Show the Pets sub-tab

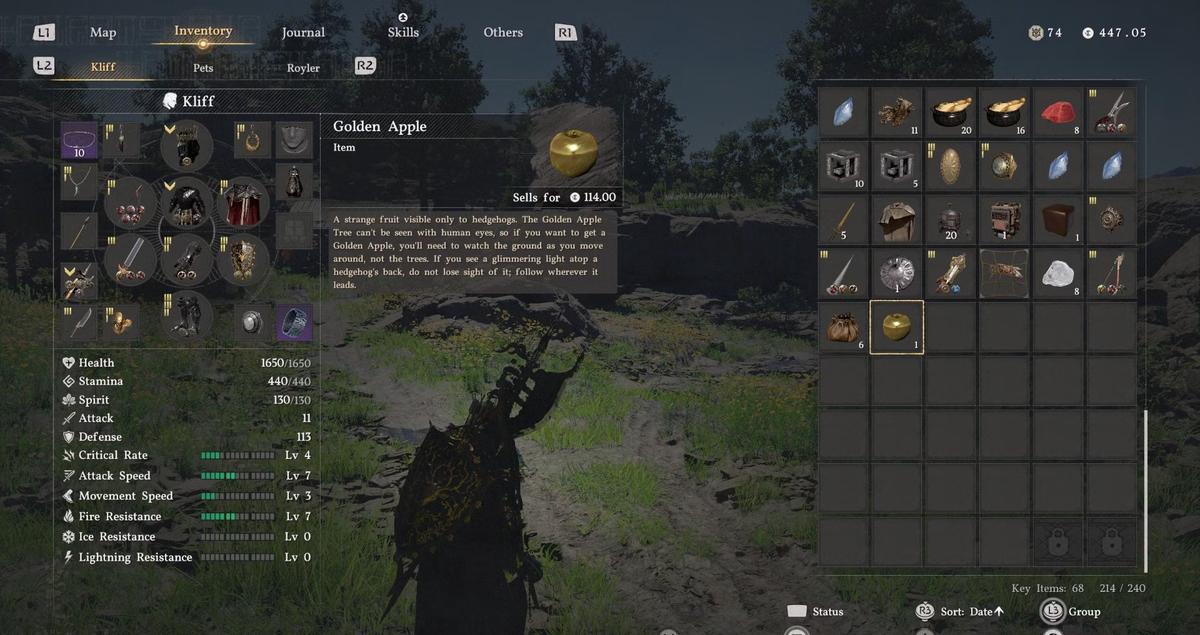[203, 68]
